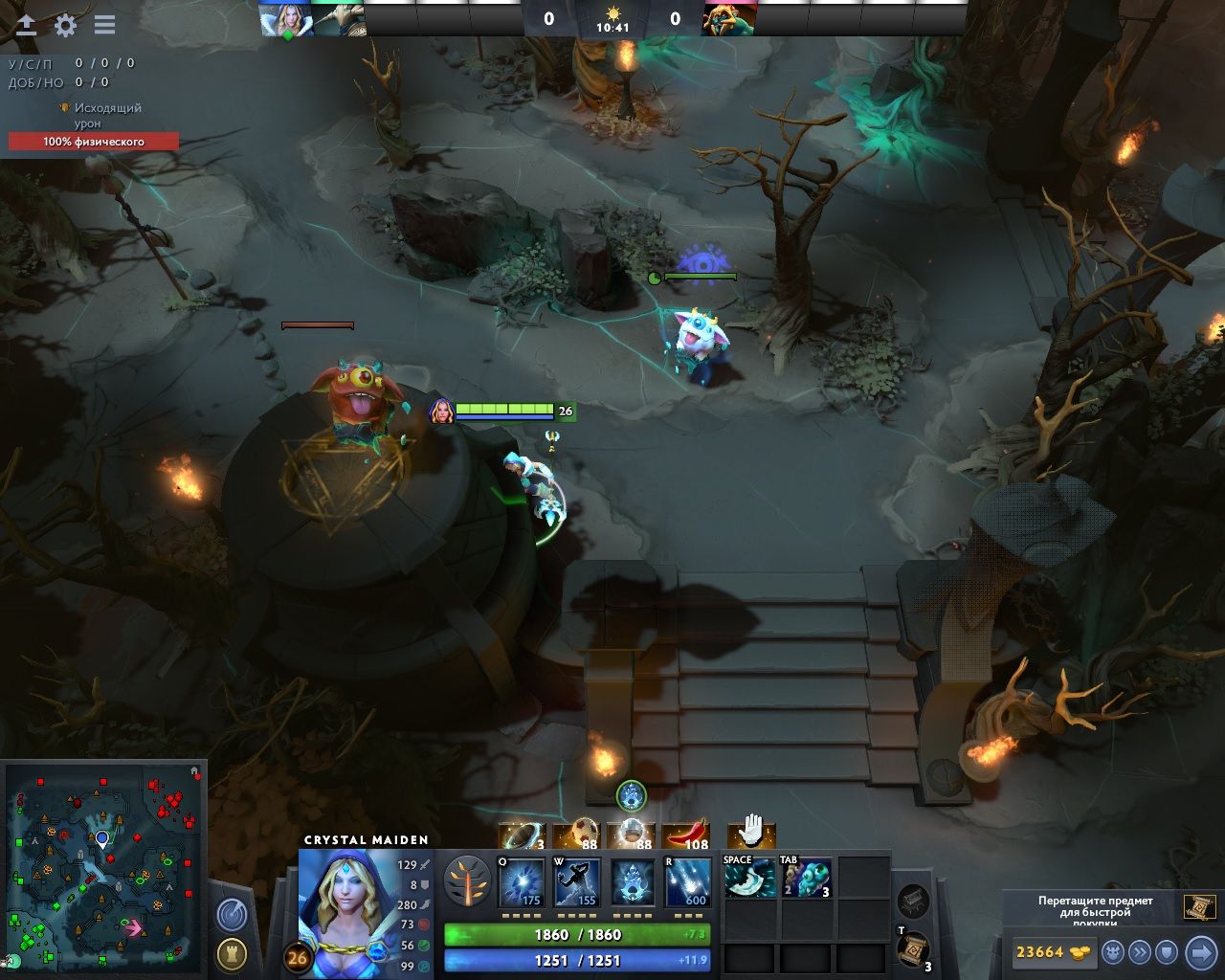The width and height of the screenshot is (1225, 980).
Task: Select the Arcane Aura ability icon
Action: (632, 882)
